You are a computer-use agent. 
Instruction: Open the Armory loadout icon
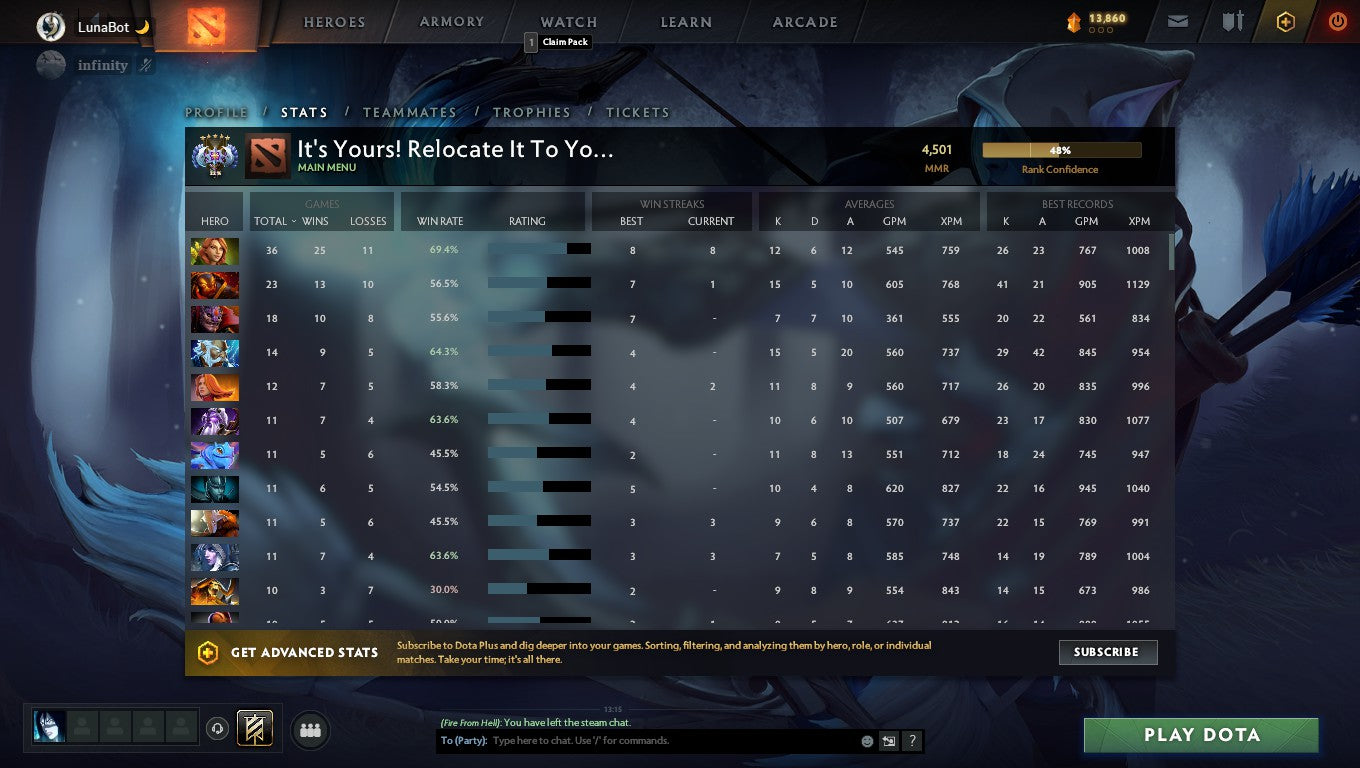(1232, 21)
